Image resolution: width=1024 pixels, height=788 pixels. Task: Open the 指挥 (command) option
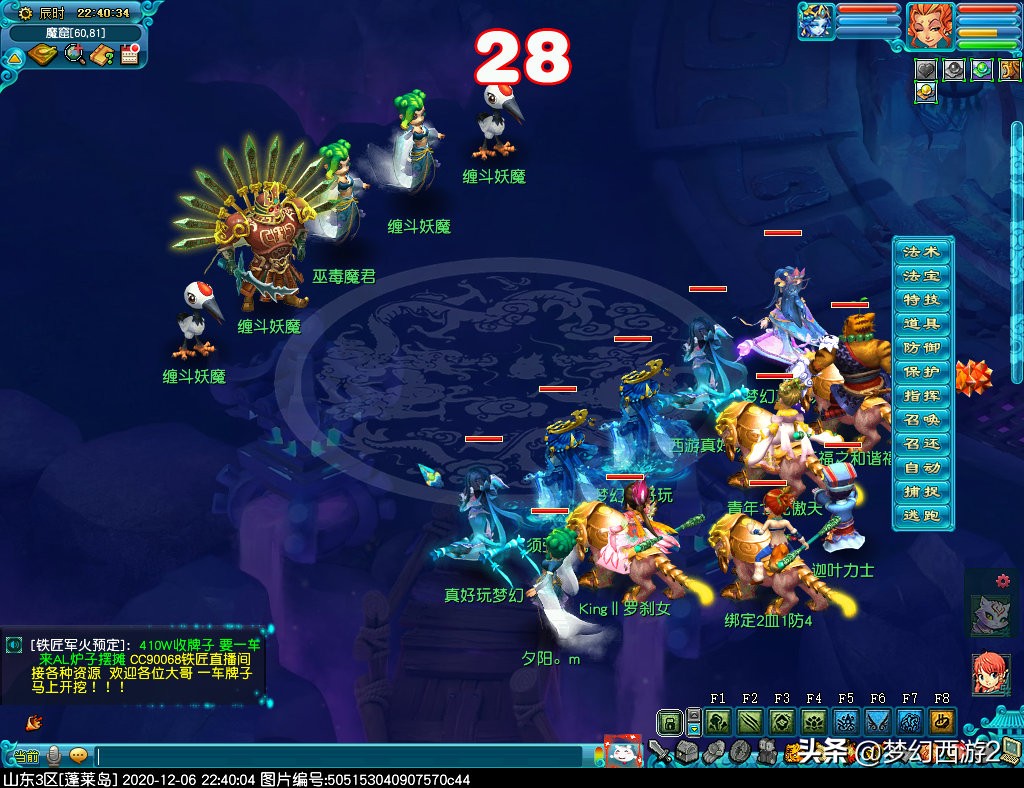pyautogui.click(x=921, y=395)
